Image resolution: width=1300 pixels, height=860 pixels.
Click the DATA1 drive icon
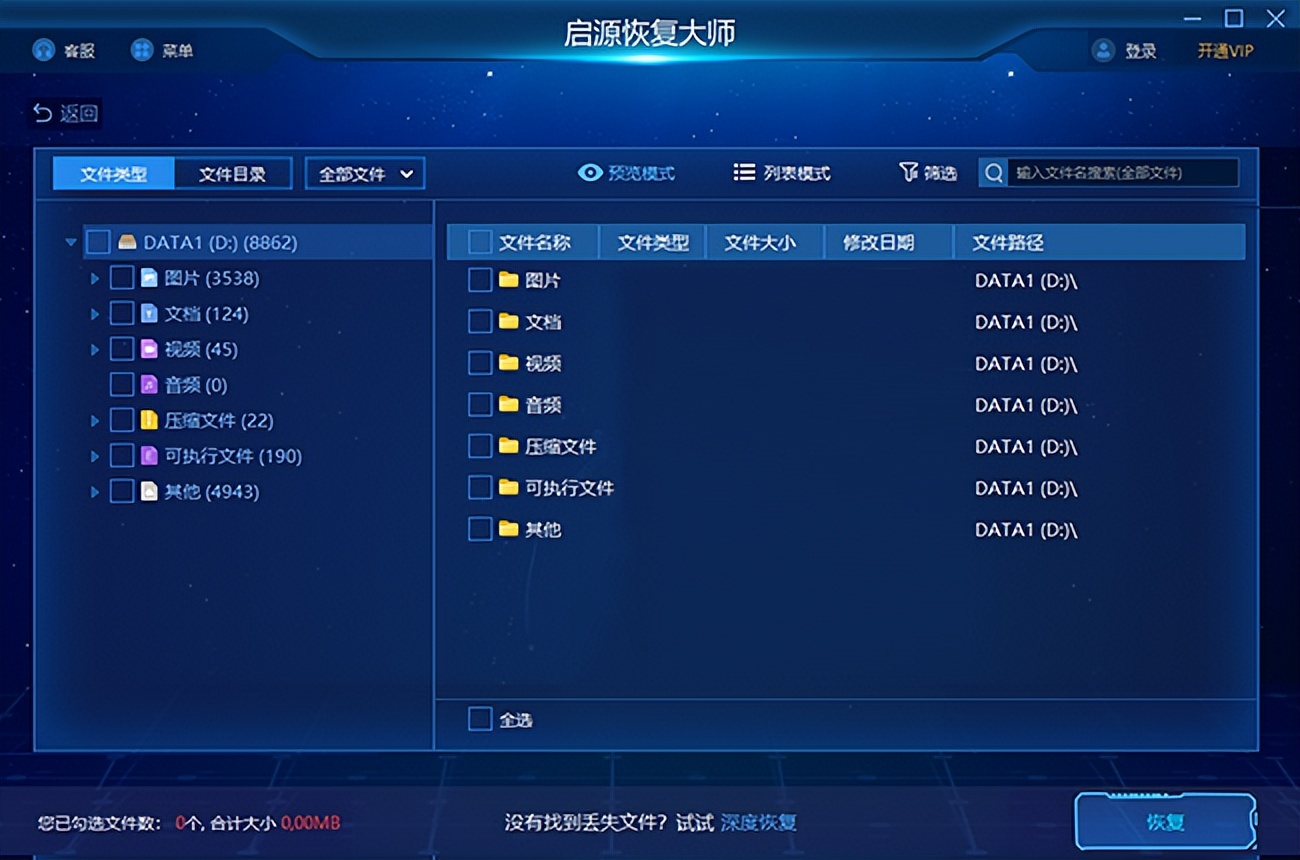(127, 241)
